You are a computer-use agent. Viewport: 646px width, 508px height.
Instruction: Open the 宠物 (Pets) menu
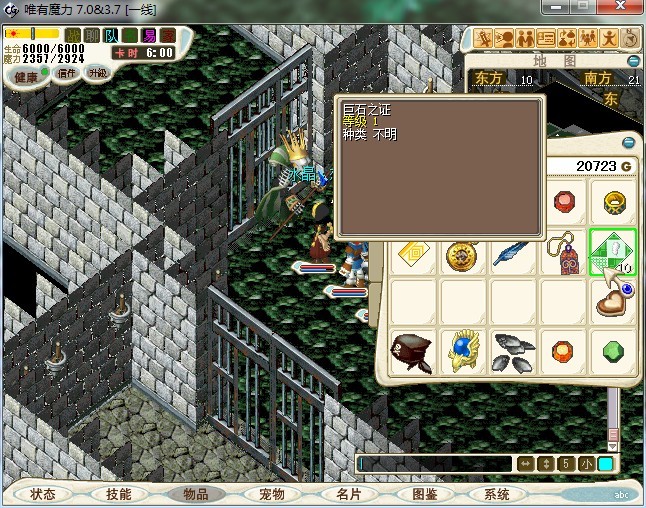tap(272, 494)
